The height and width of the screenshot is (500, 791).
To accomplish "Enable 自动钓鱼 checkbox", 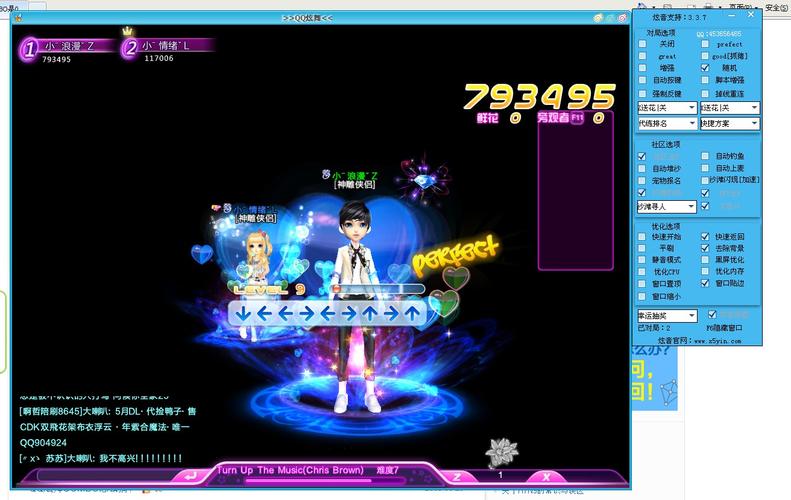I will 705,156.
